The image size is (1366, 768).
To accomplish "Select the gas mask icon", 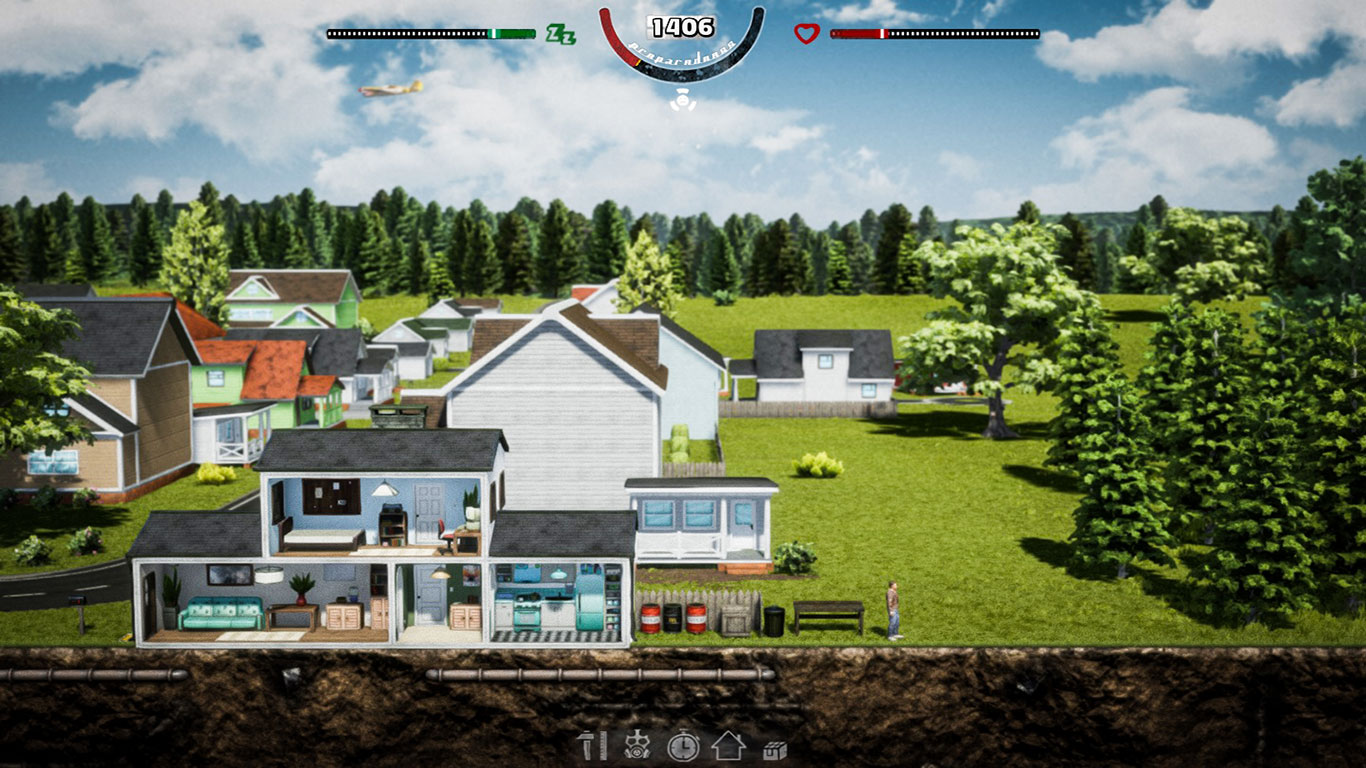I will [x=634, y=746].
